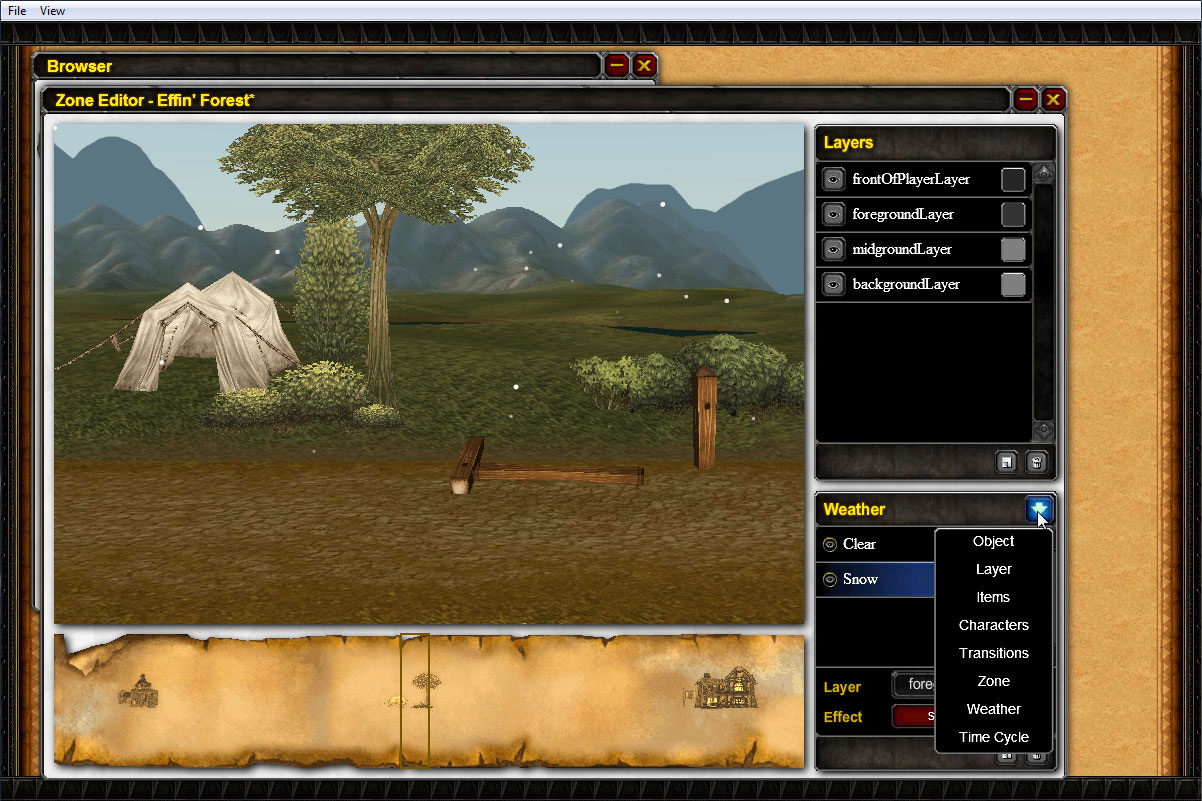This screenshot has width=1202, height=801.
Task: Choose Object from the panel dropdown
Action: 993,542
